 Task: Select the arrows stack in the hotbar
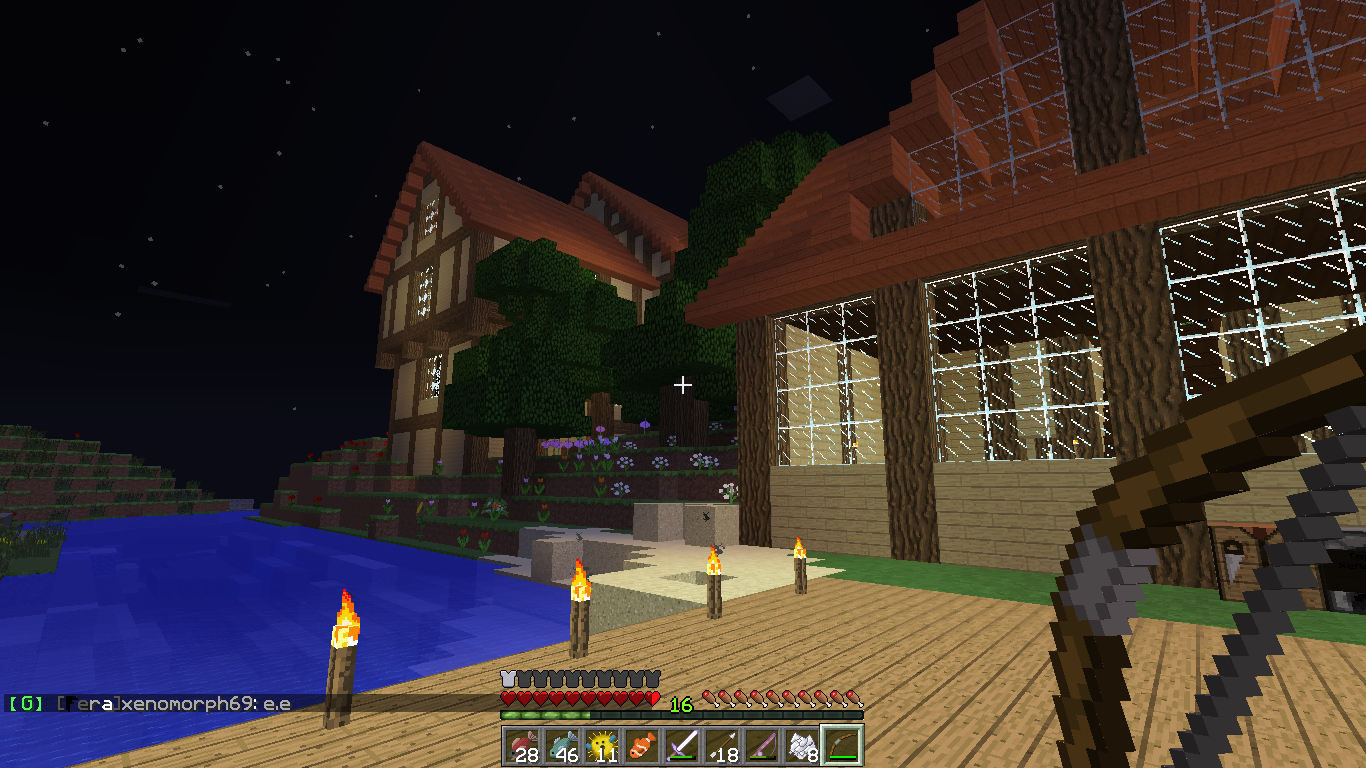(x=721, y=745)
